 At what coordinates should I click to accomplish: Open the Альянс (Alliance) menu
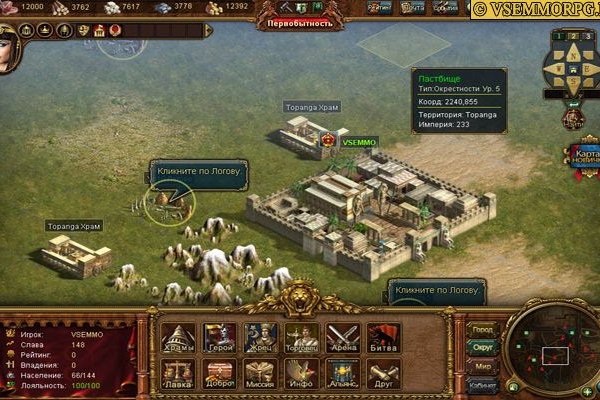point(342,374)
